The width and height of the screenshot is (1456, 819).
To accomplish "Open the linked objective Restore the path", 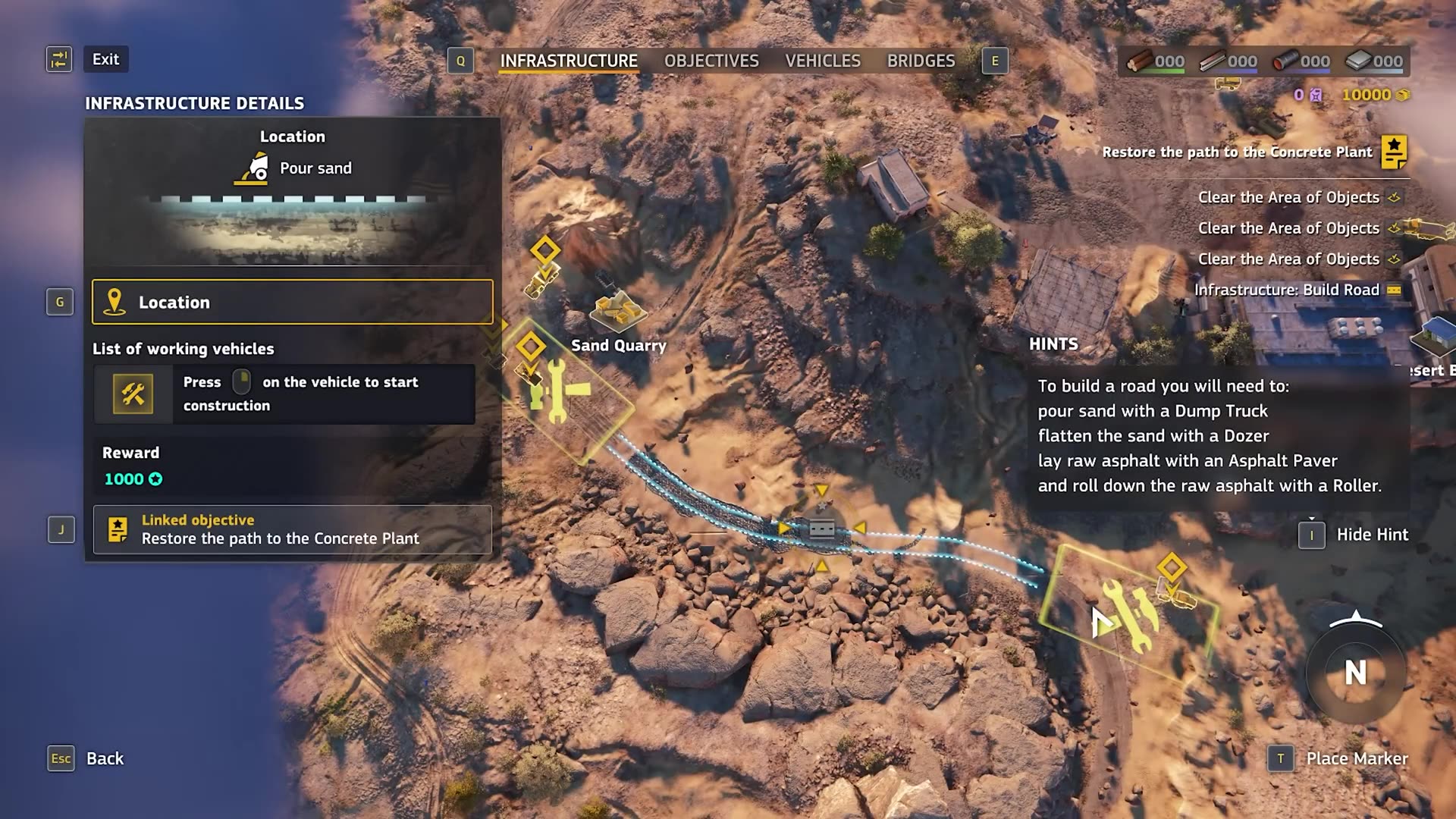I will click(x=292, y=529).
